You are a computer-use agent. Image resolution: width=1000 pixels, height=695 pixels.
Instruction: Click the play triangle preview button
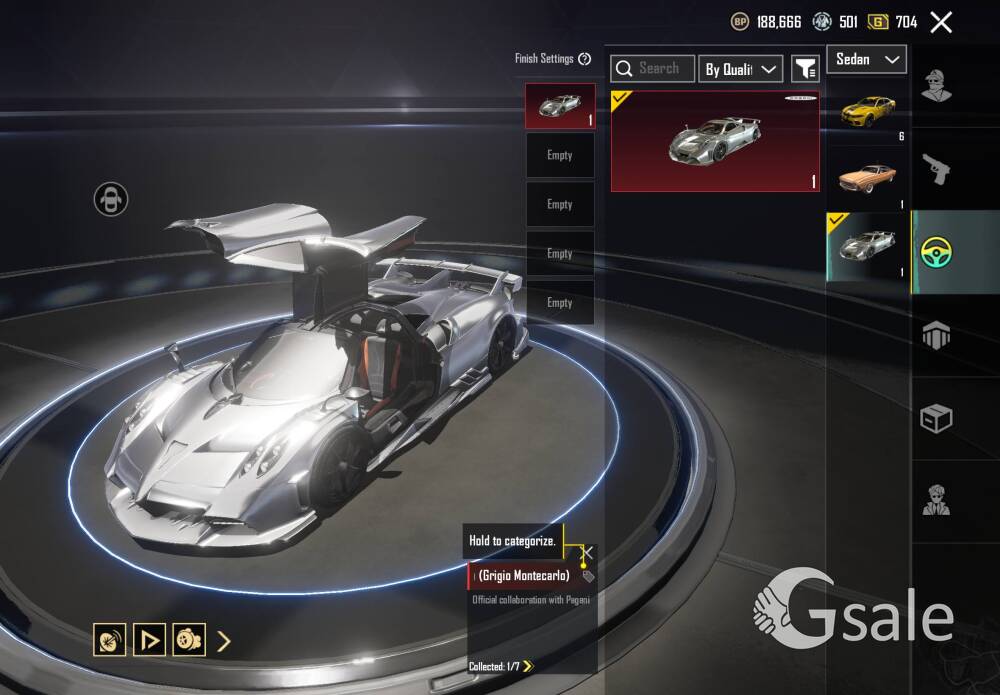149,640
